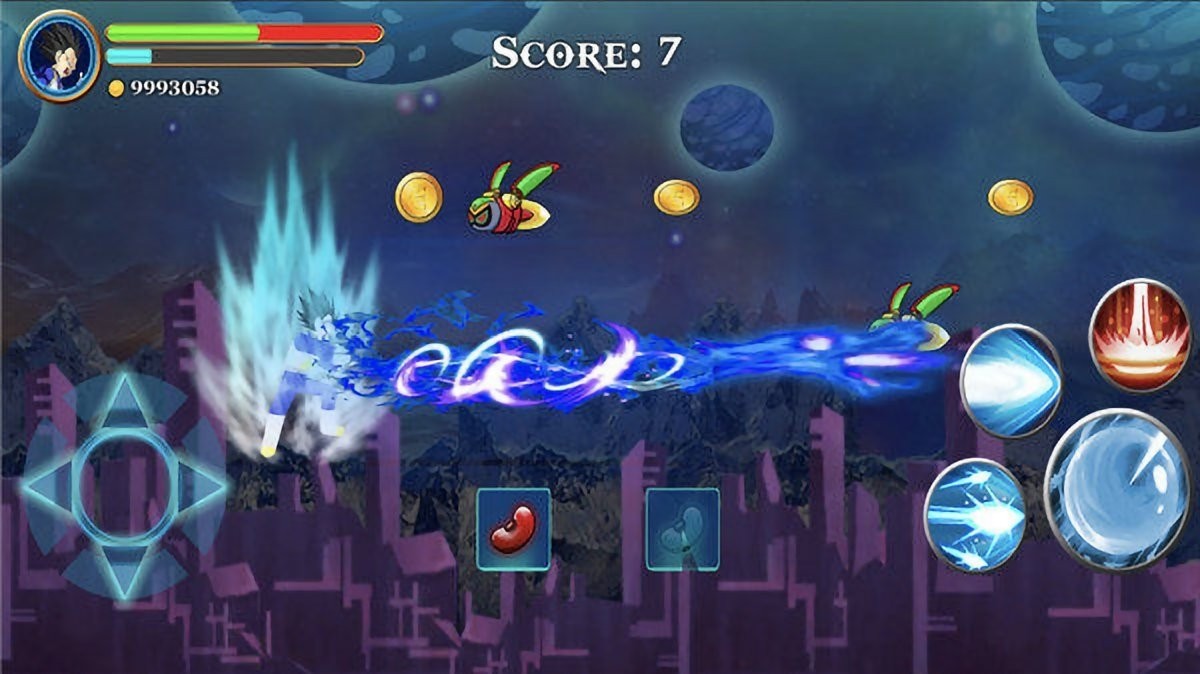Activate the blue energy beam skill
Screen dimensions: 1200x674
[1010, 380]
